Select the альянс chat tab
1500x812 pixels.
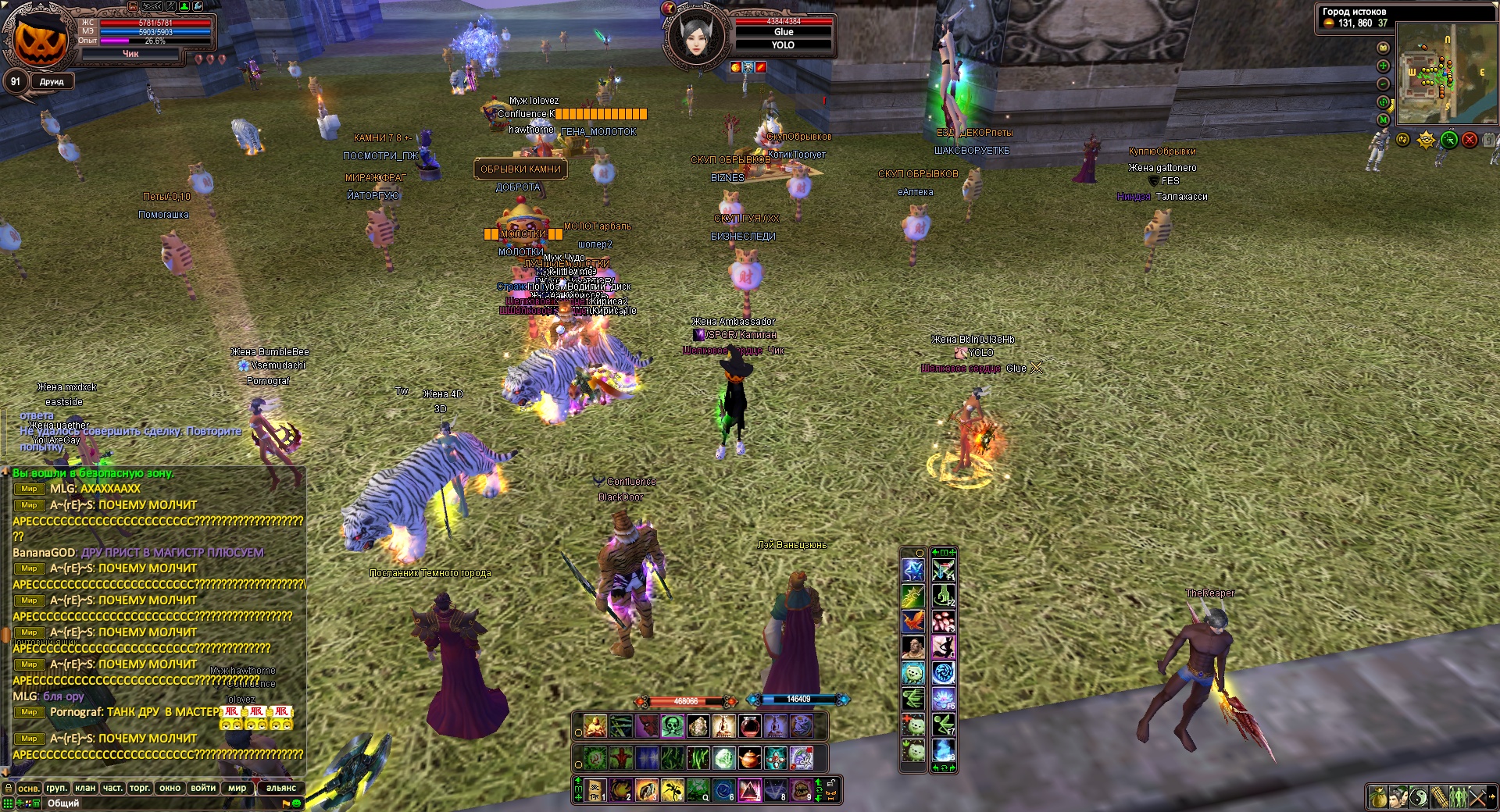[280, 788]
